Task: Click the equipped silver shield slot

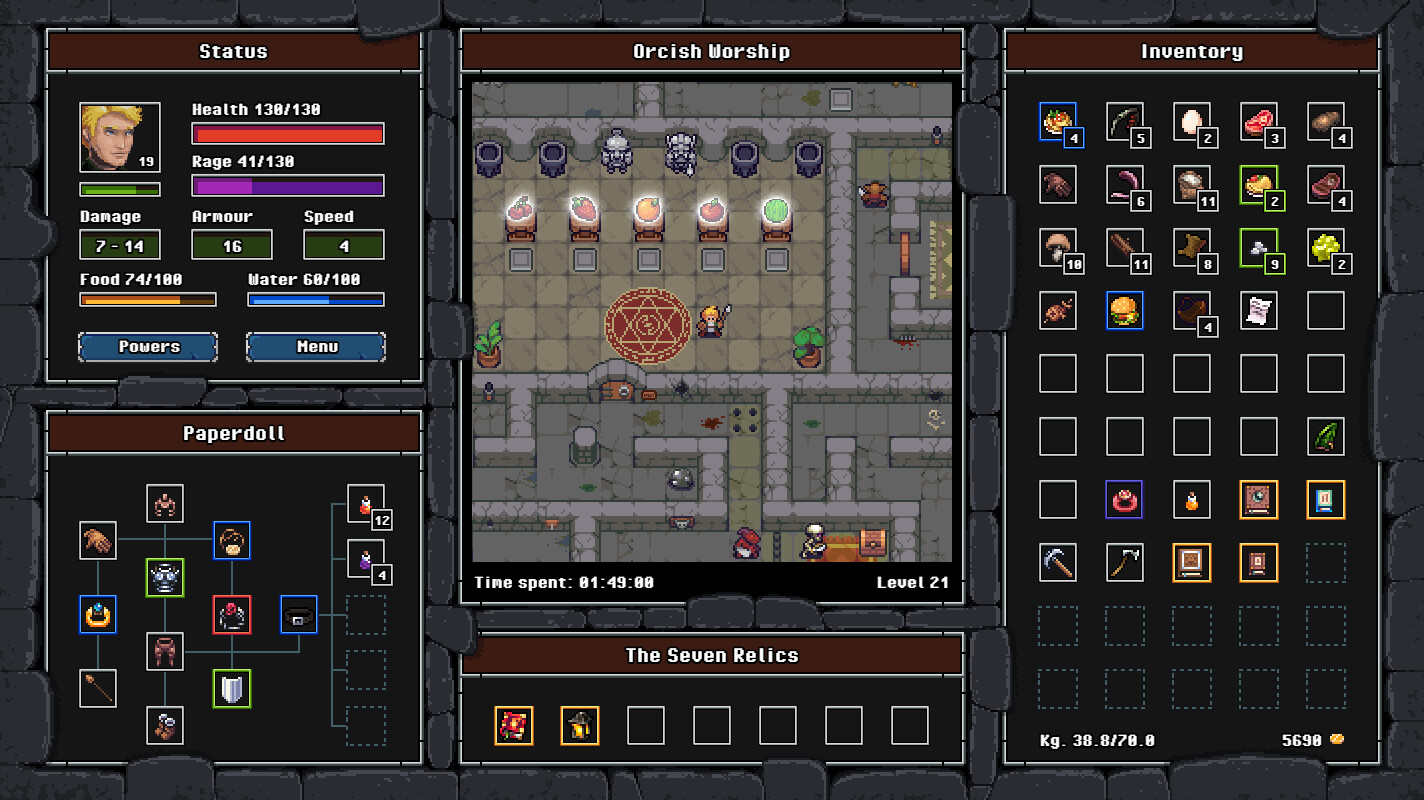Action: pyautogui.click(x=232, y=689)
